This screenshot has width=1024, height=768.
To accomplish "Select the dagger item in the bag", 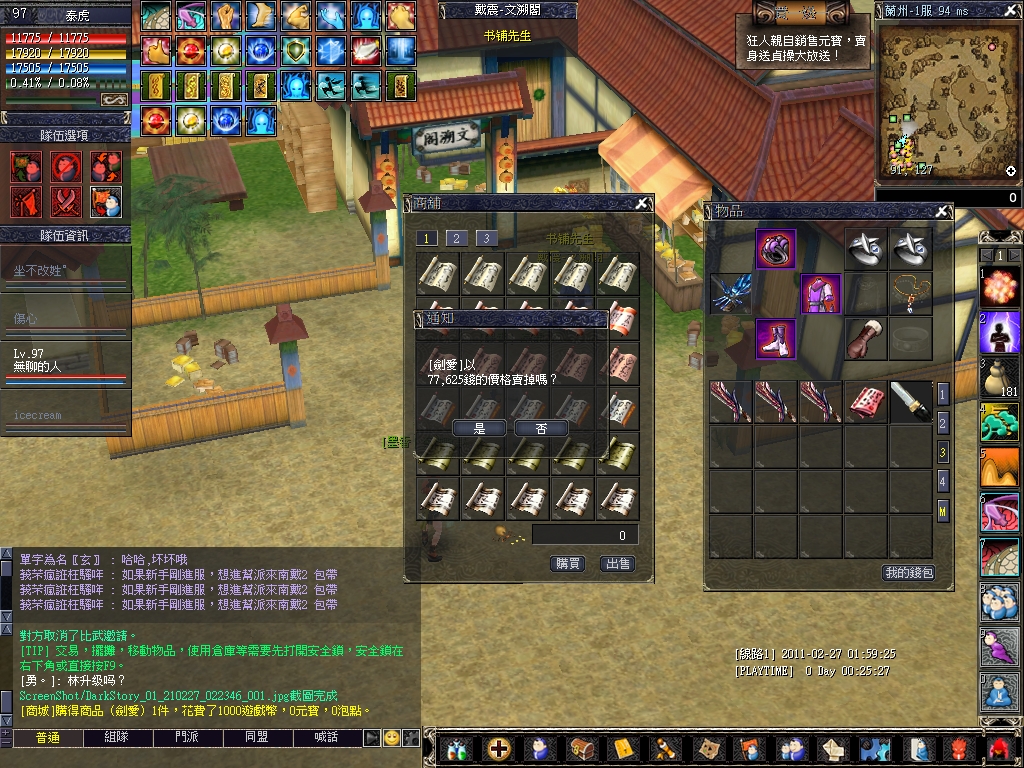I will tap(910, 401).
